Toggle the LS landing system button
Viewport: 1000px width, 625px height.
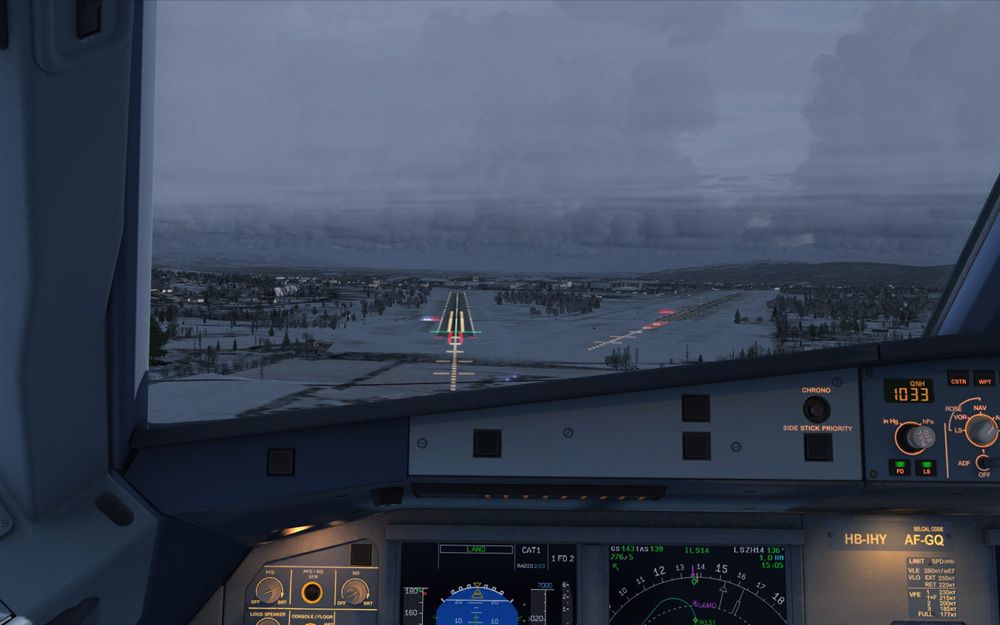tap(927, 467)
